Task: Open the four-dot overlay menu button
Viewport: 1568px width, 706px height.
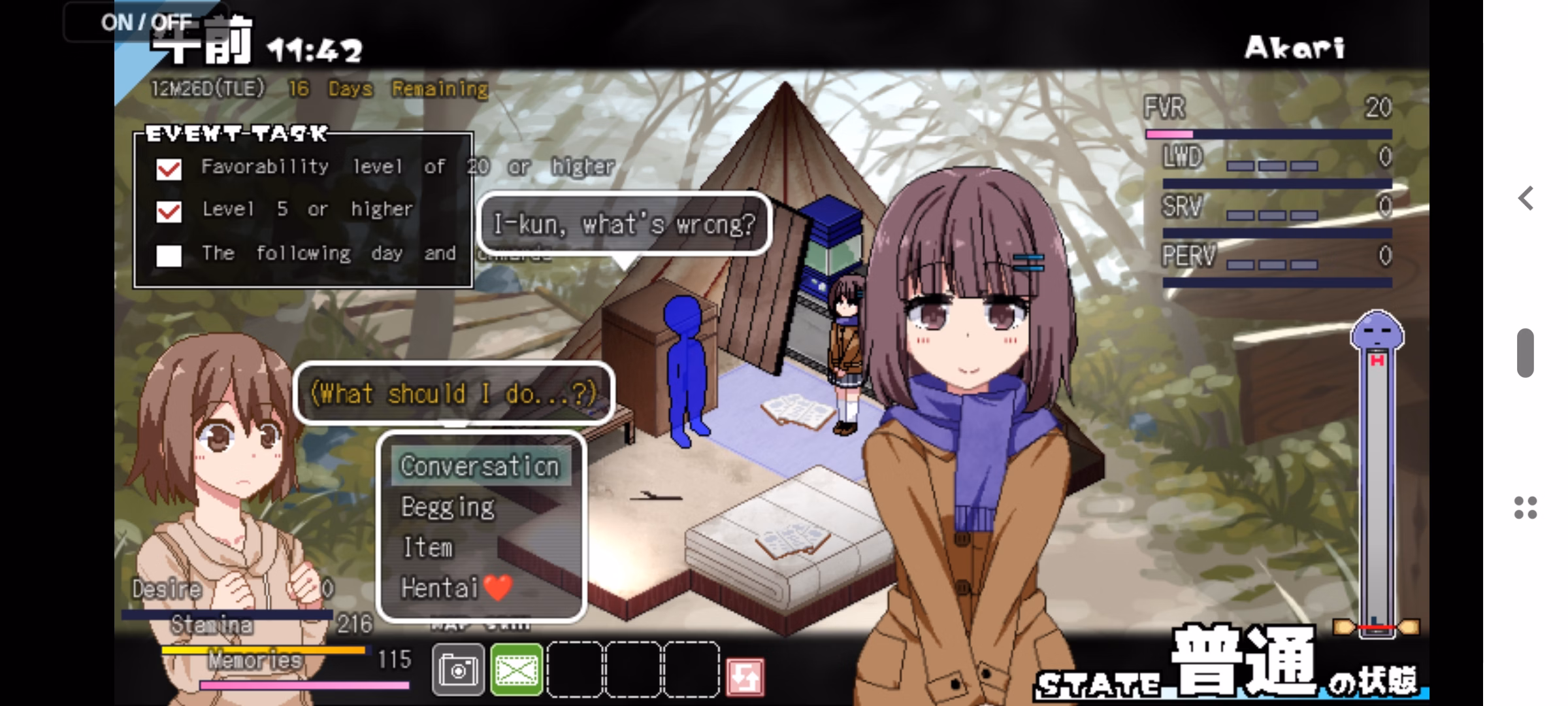Action: 1526,508
